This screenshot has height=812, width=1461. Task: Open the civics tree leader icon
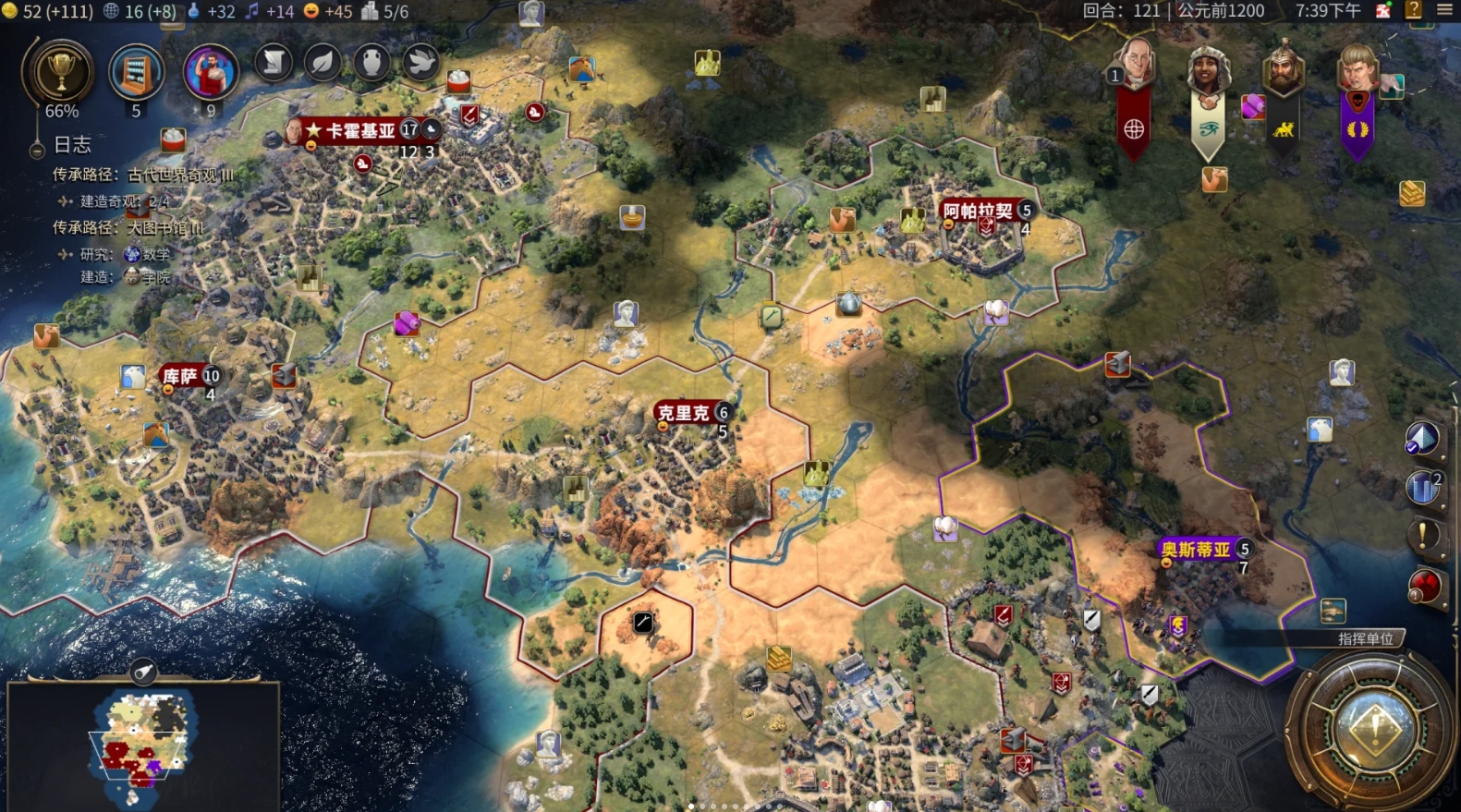click(210, 71)
